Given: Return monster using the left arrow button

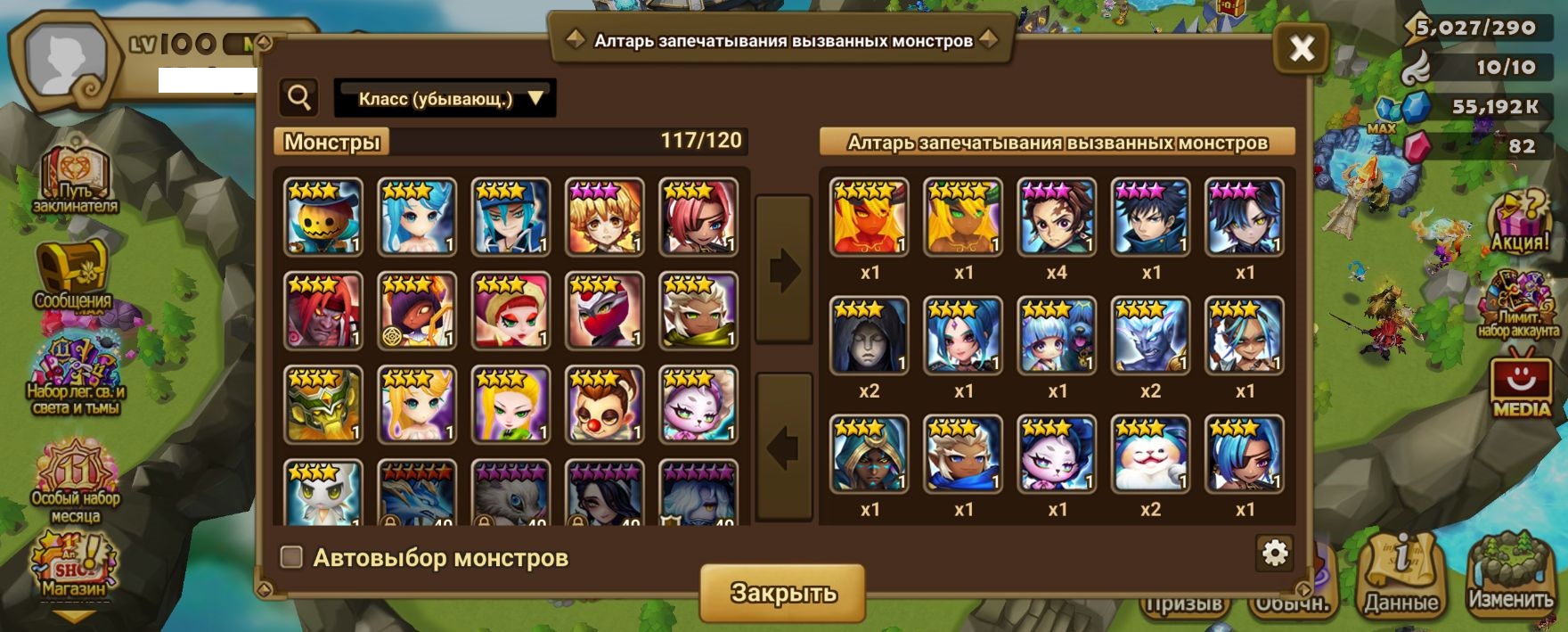Looking at the screenshot, I should pyautogui.click(x=783, y=447).
